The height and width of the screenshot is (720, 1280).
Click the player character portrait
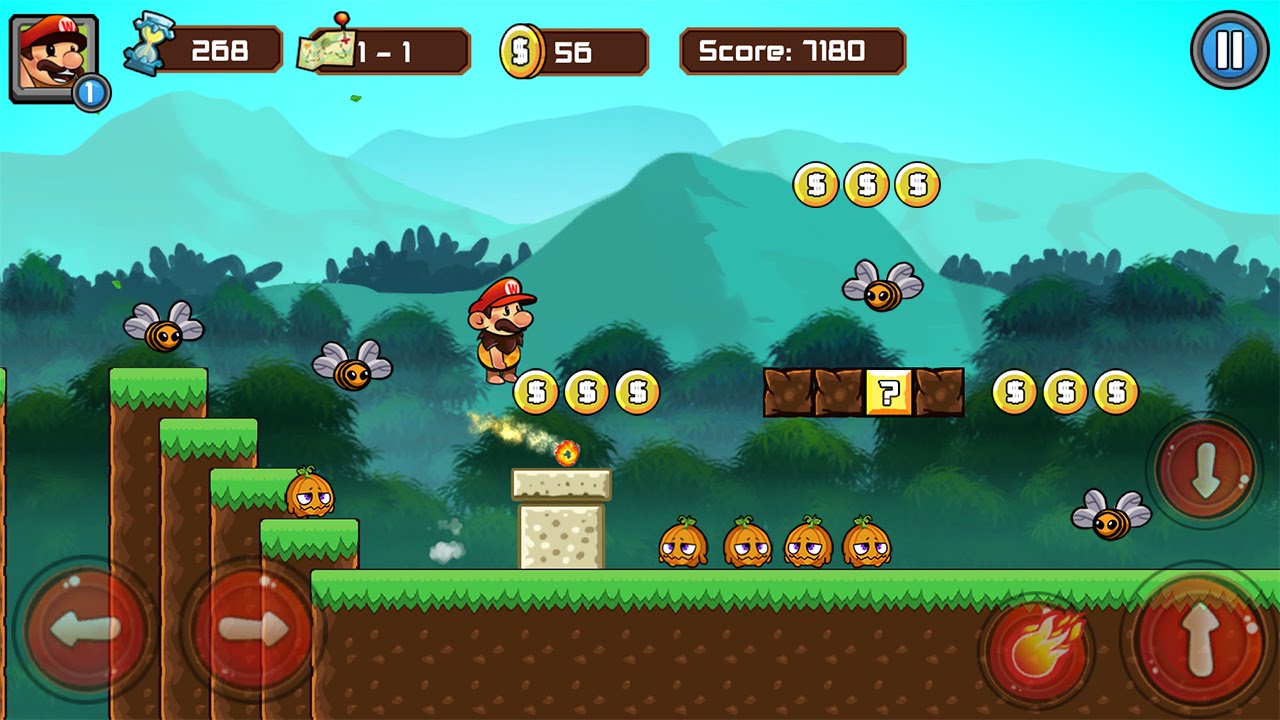(54, 58)
